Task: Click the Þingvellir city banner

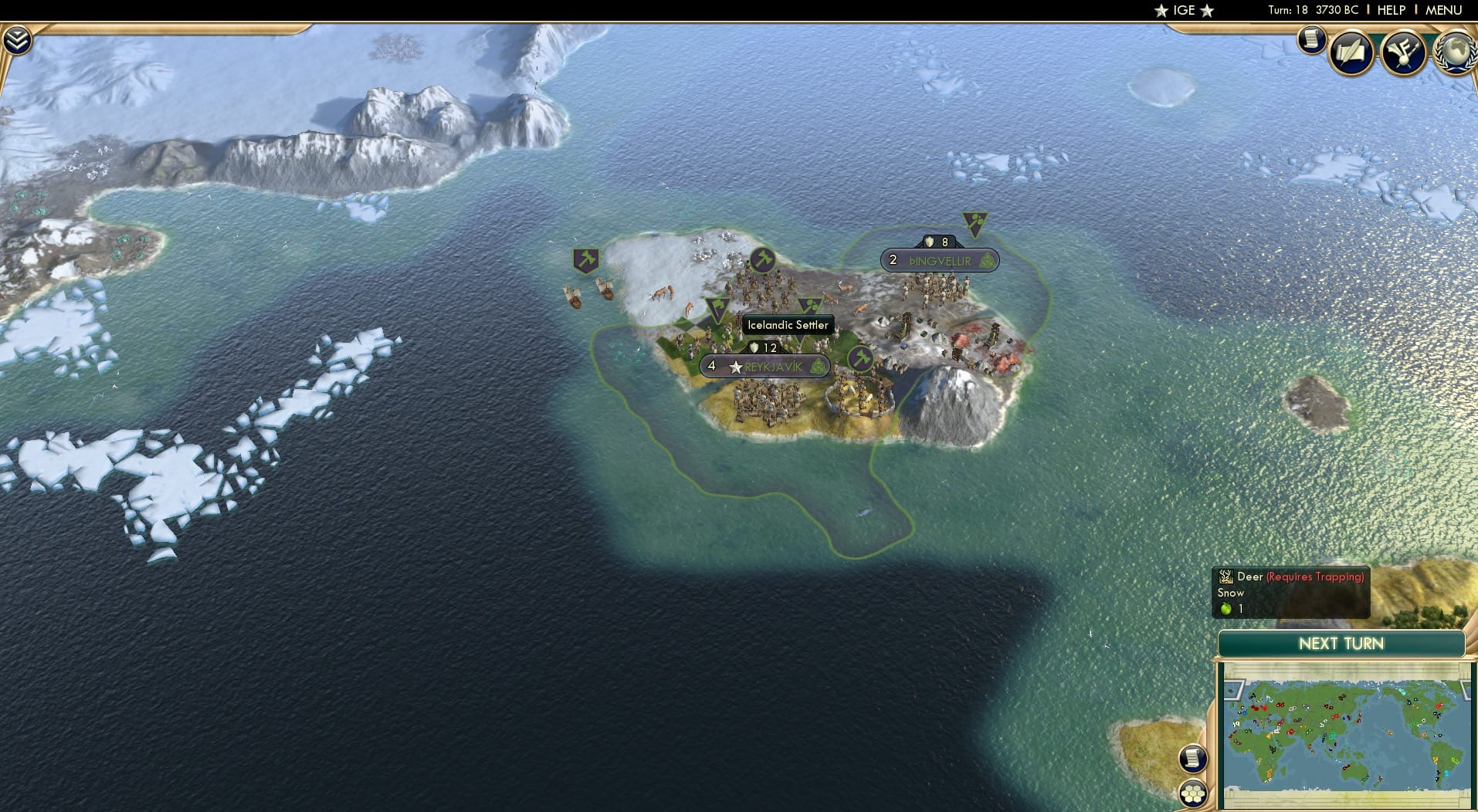Action: click(939, 260)
